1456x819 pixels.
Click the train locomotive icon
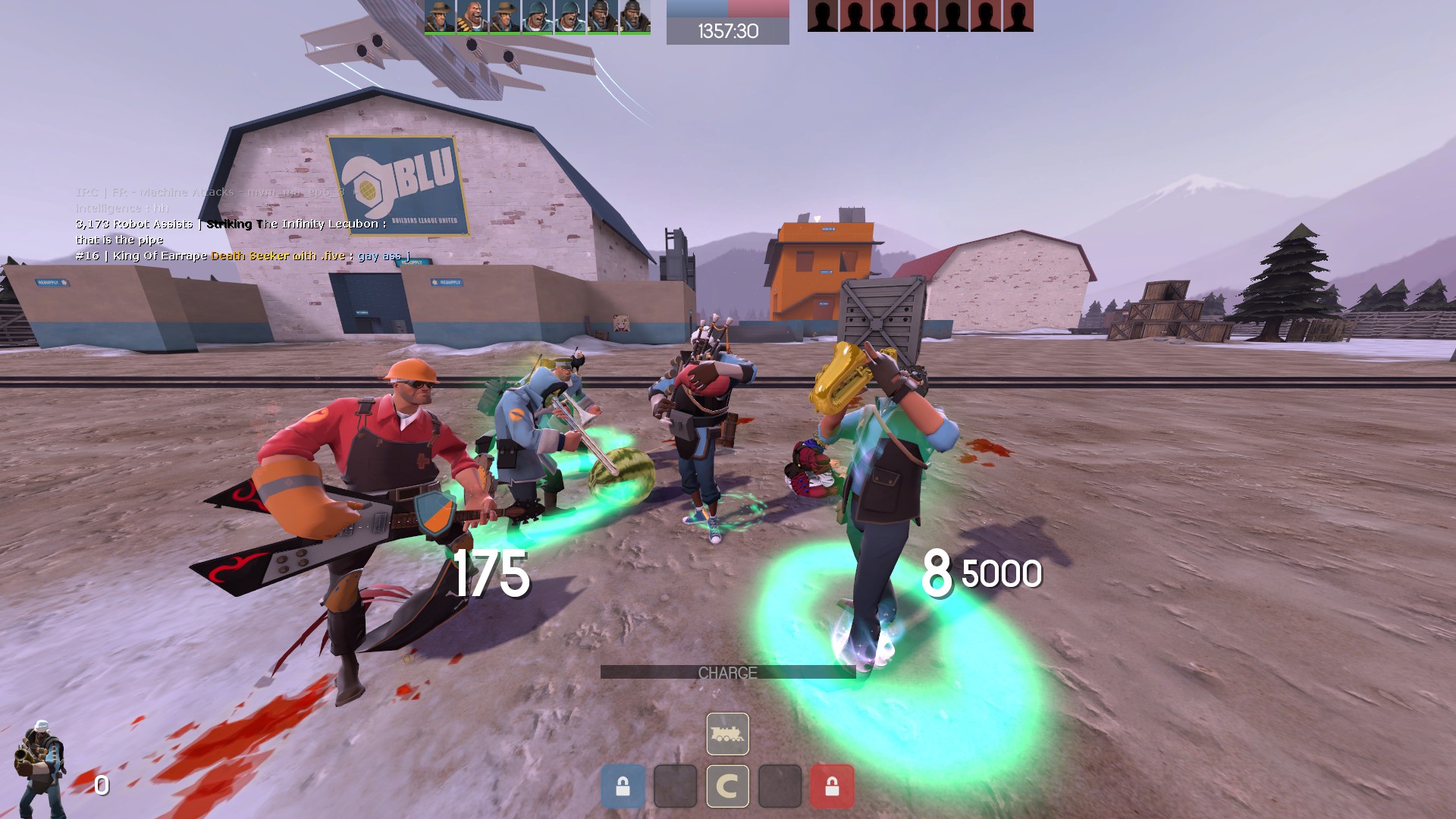point(727,734)
